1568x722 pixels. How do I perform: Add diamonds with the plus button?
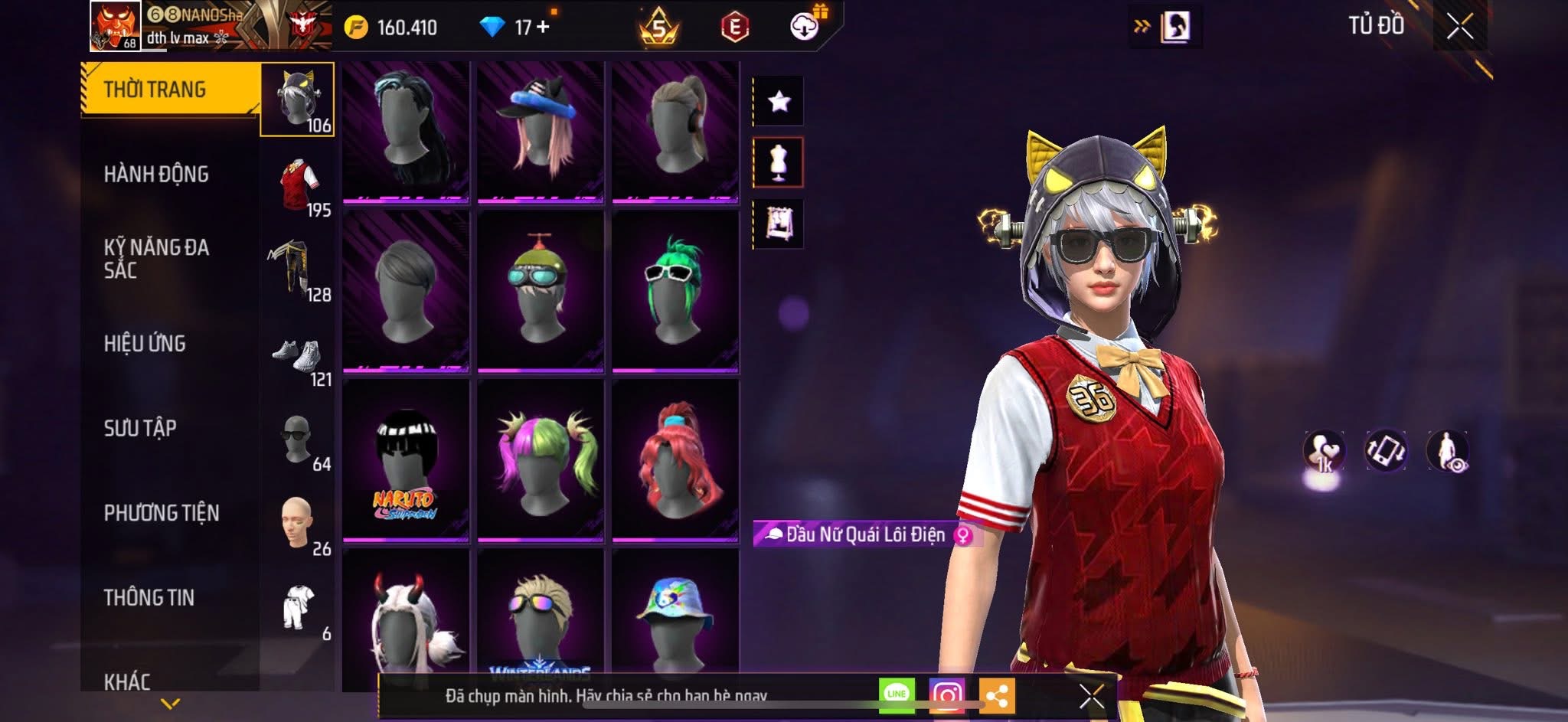pos(544,27)
